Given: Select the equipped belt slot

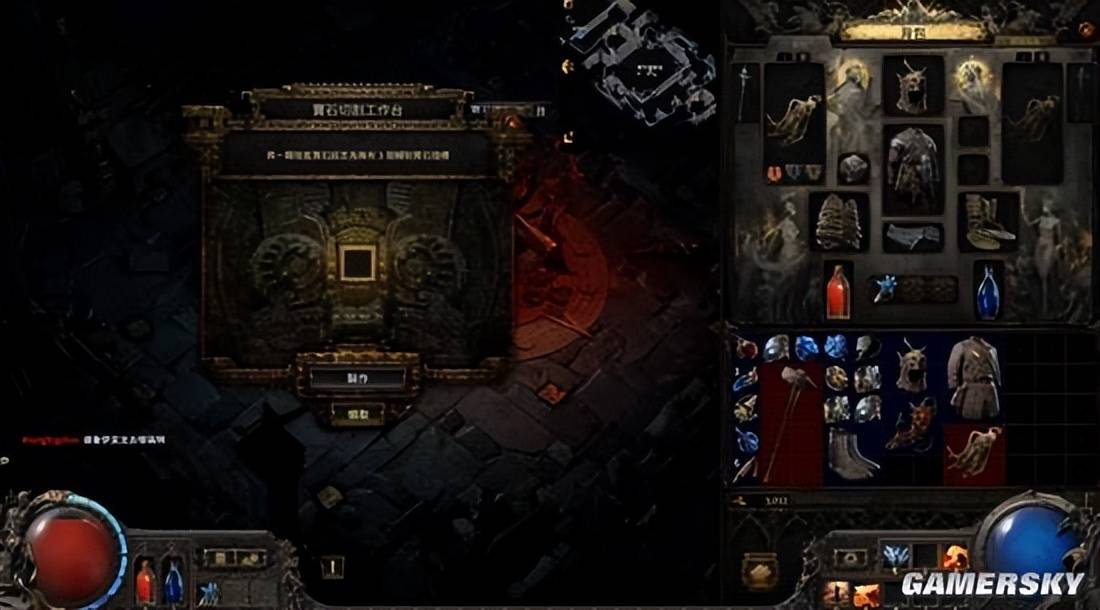Looking at the screenshot, I should (912, 236).
